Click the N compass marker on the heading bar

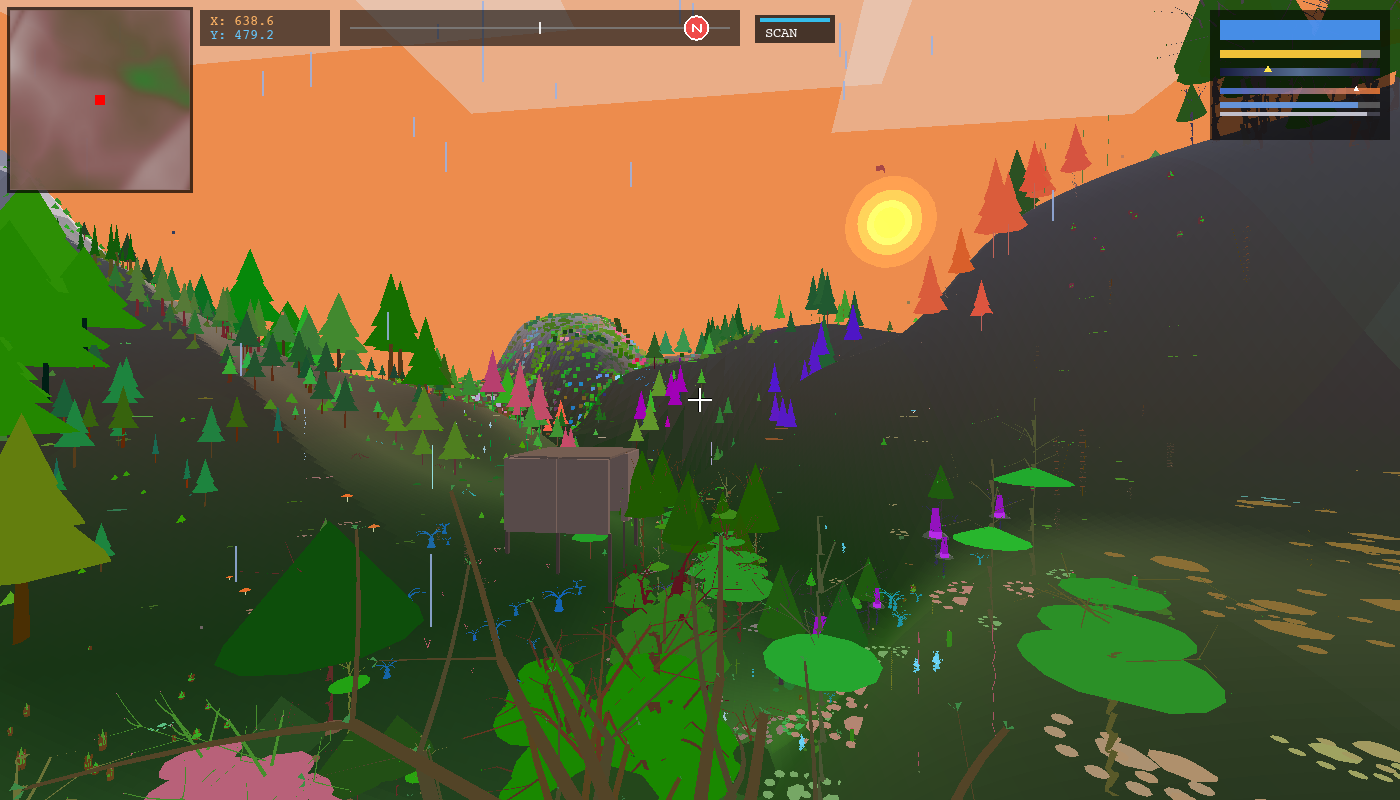[x=695, y=28]
